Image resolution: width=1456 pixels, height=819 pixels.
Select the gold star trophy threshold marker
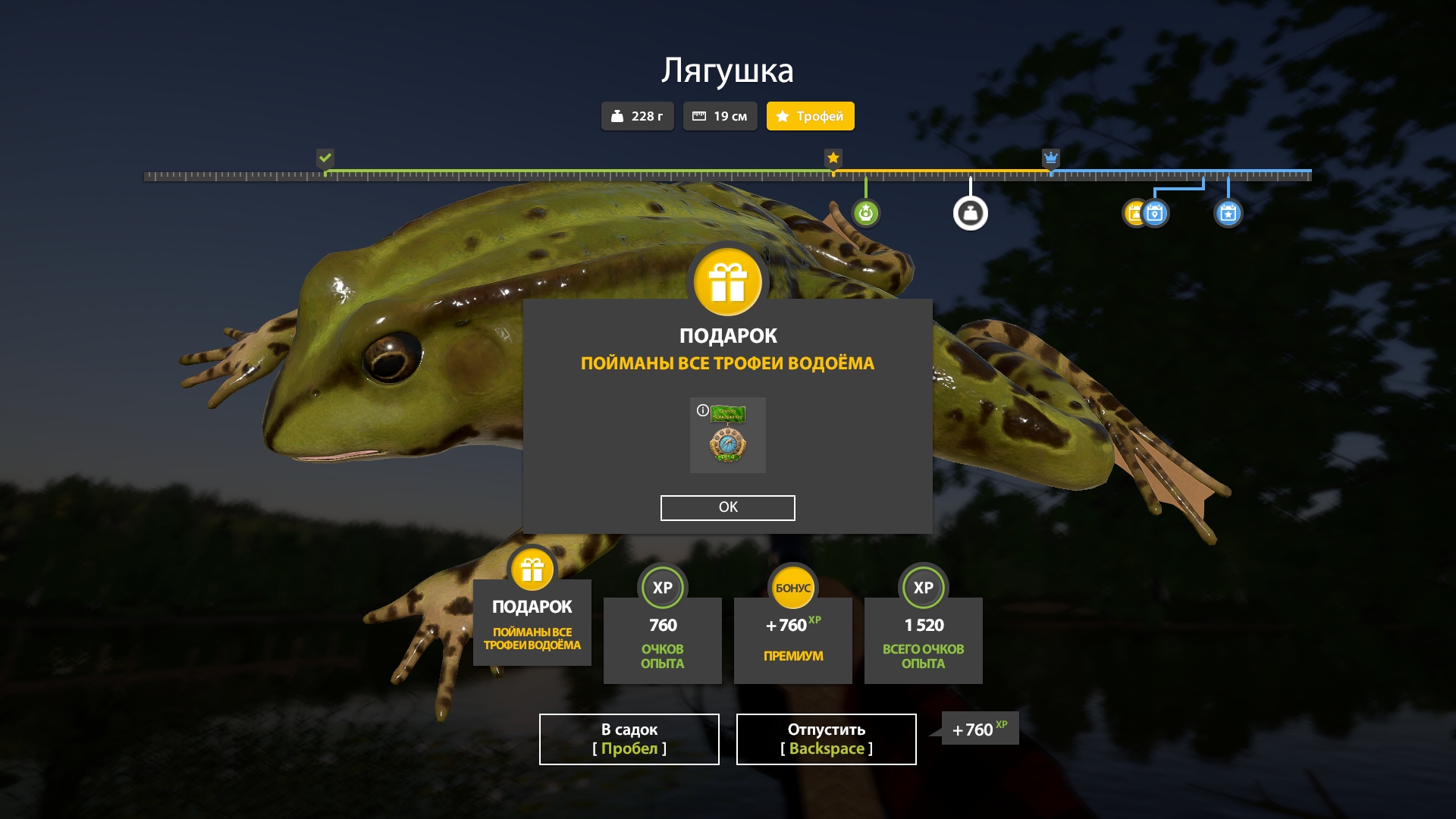click(x=833, y=158)
